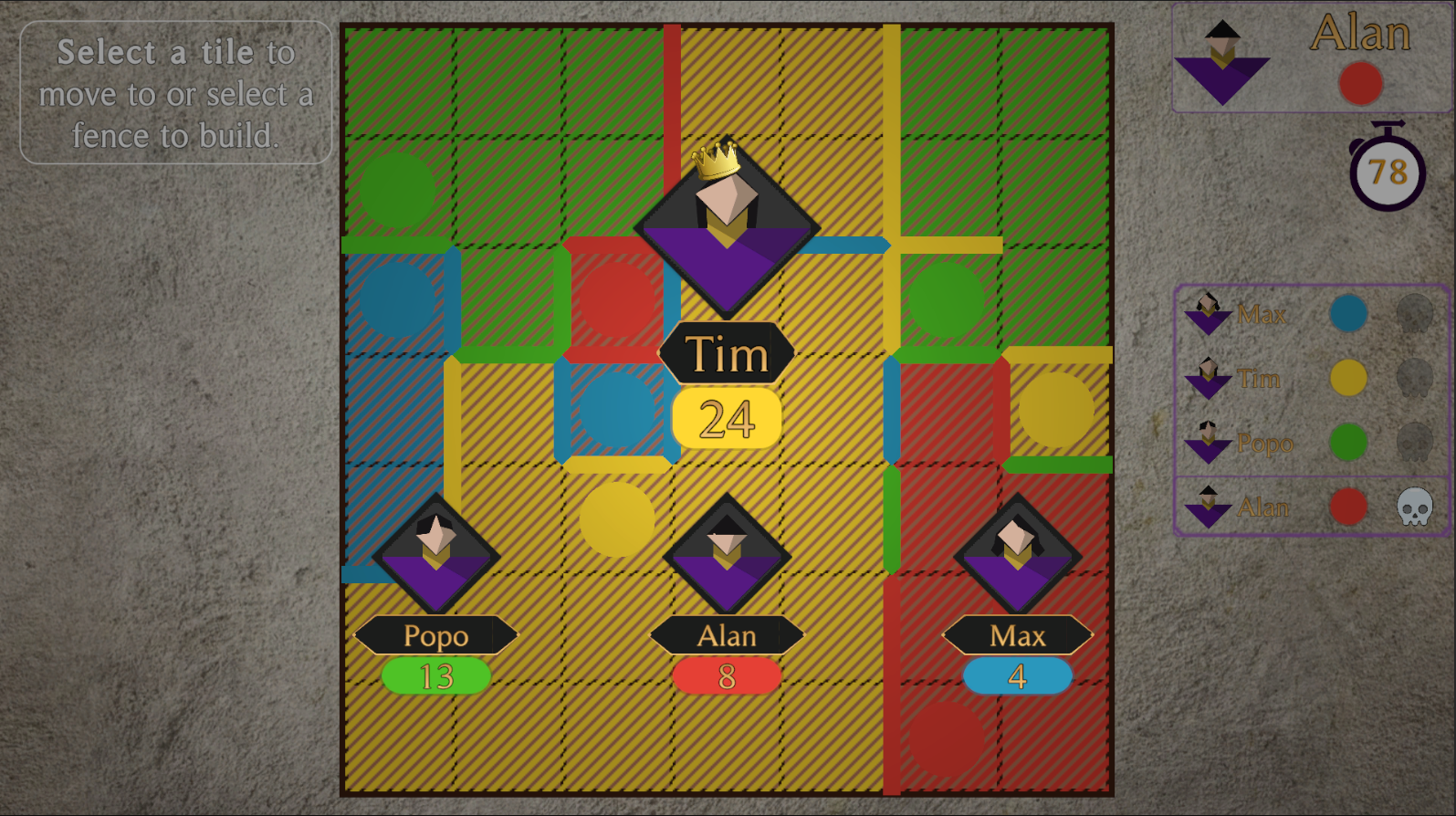Screen dimensions: 1456x816
Task: Click Alan's avatar in the top-right turn panel
Action: tap(1223, 59)
